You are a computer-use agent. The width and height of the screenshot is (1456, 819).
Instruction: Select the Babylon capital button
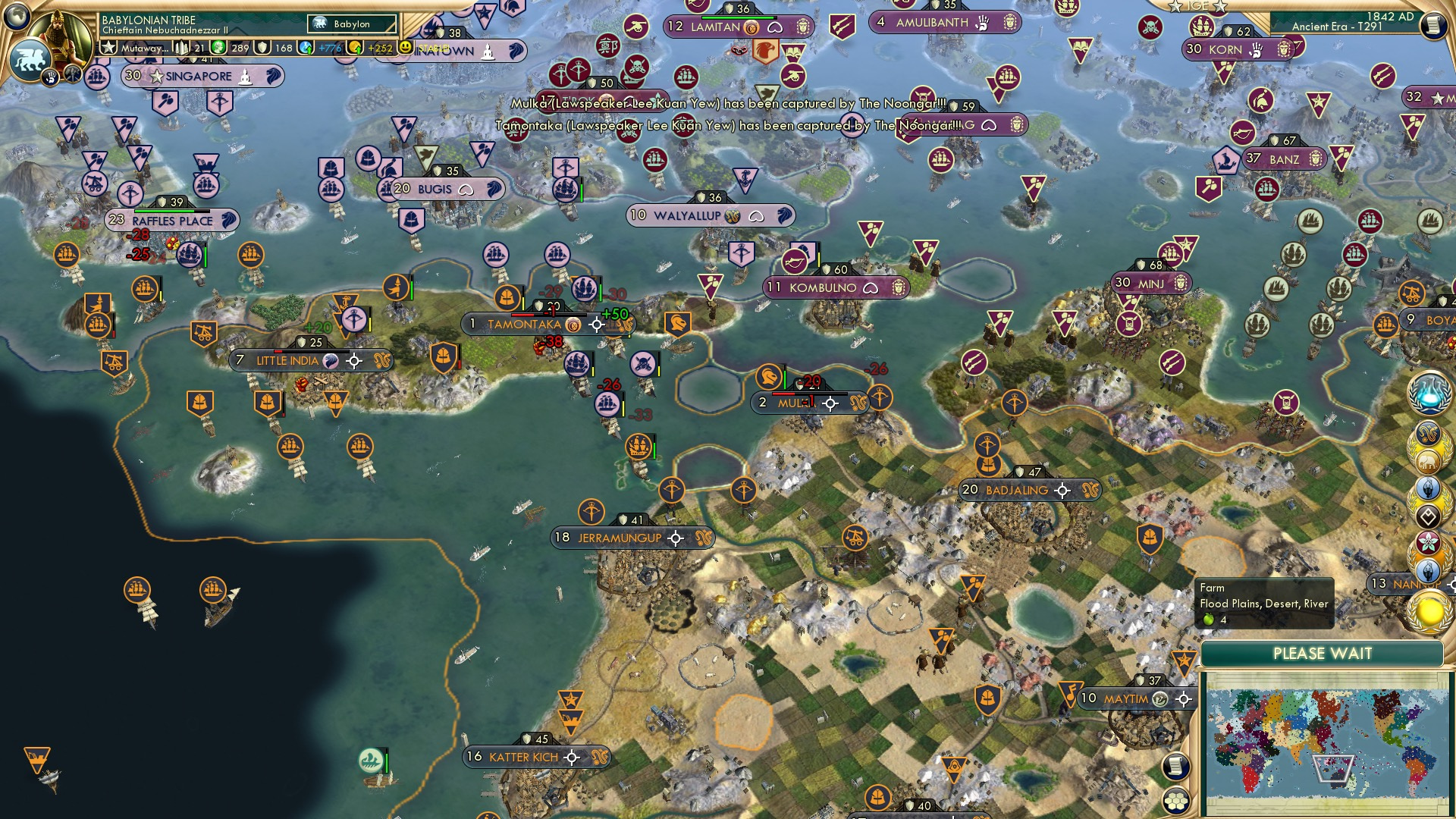[x=353, y=24]
